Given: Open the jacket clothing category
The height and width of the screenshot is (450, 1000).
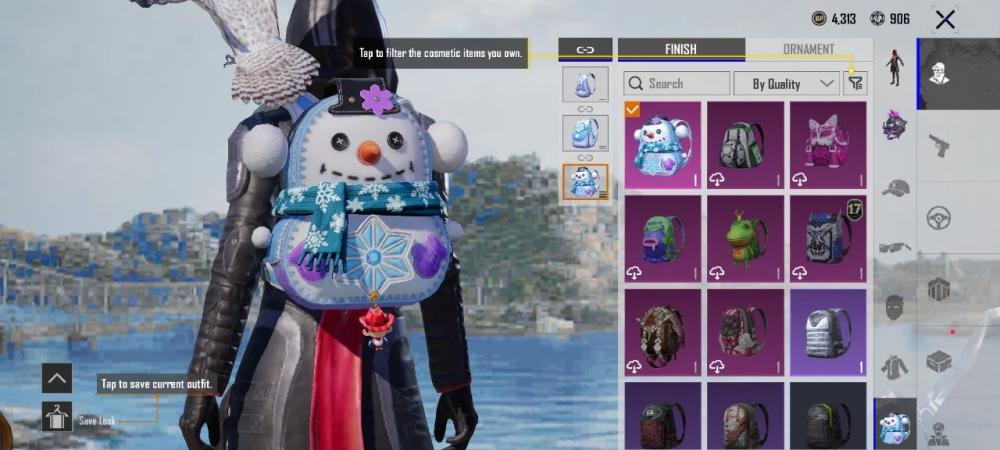Looking at the screenshot, I should 895,367.
